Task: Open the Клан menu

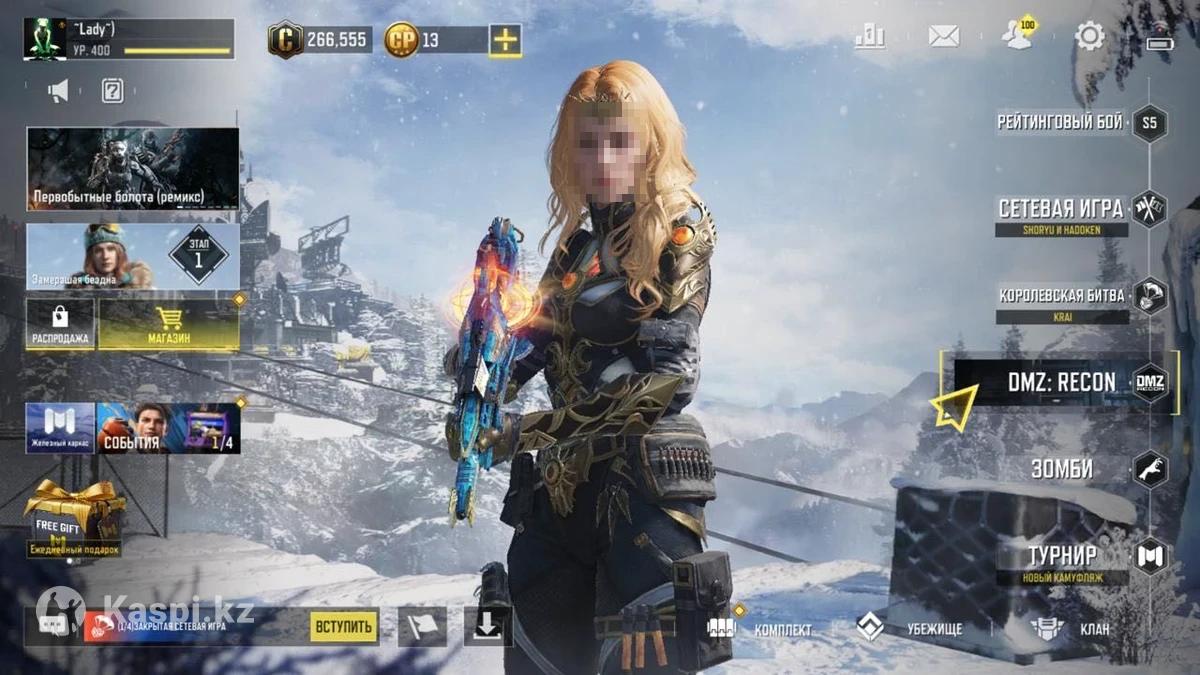Action: coord(1072,629)
